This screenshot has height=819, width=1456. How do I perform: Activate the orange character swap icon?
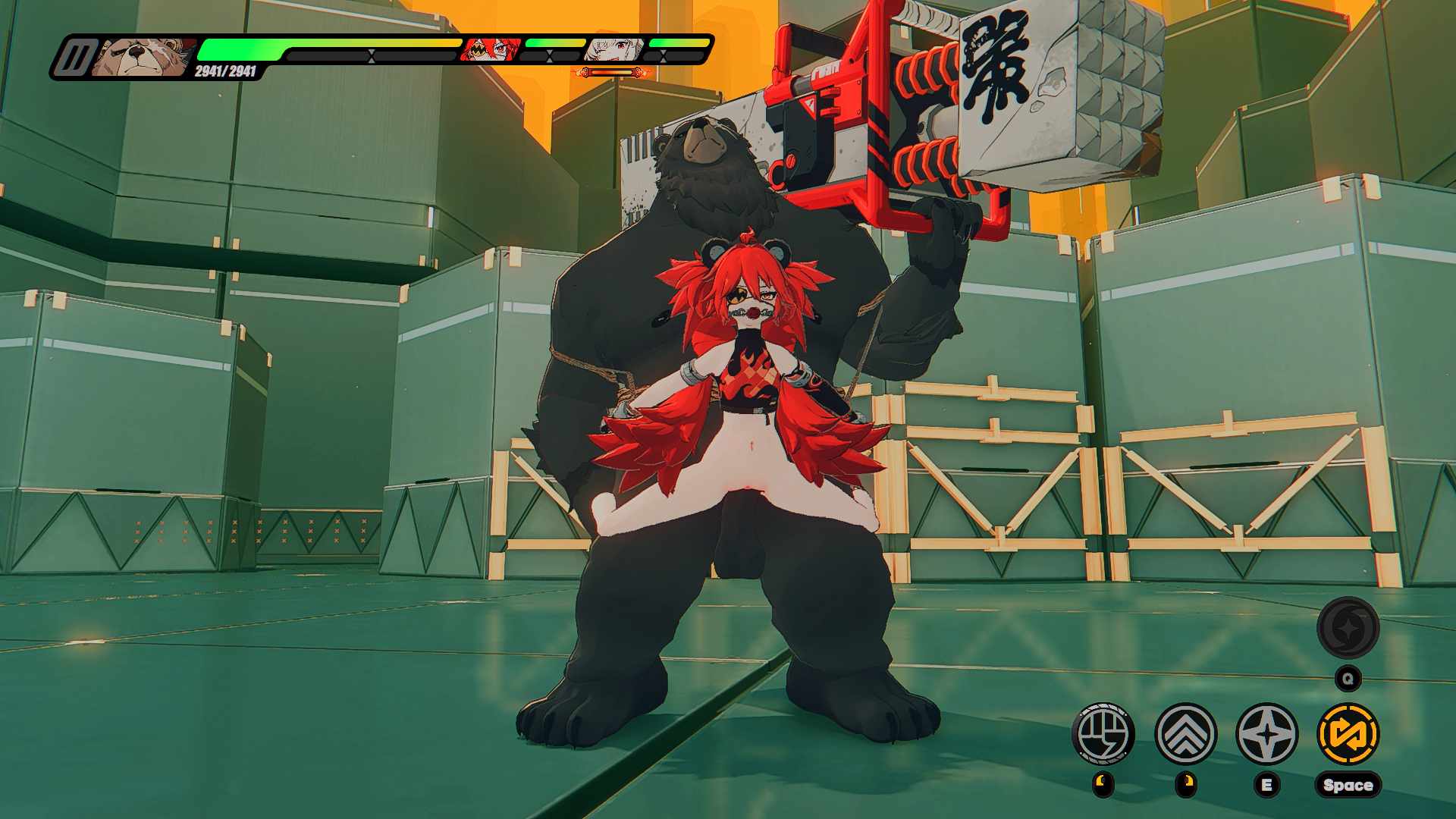[1348, 734]
